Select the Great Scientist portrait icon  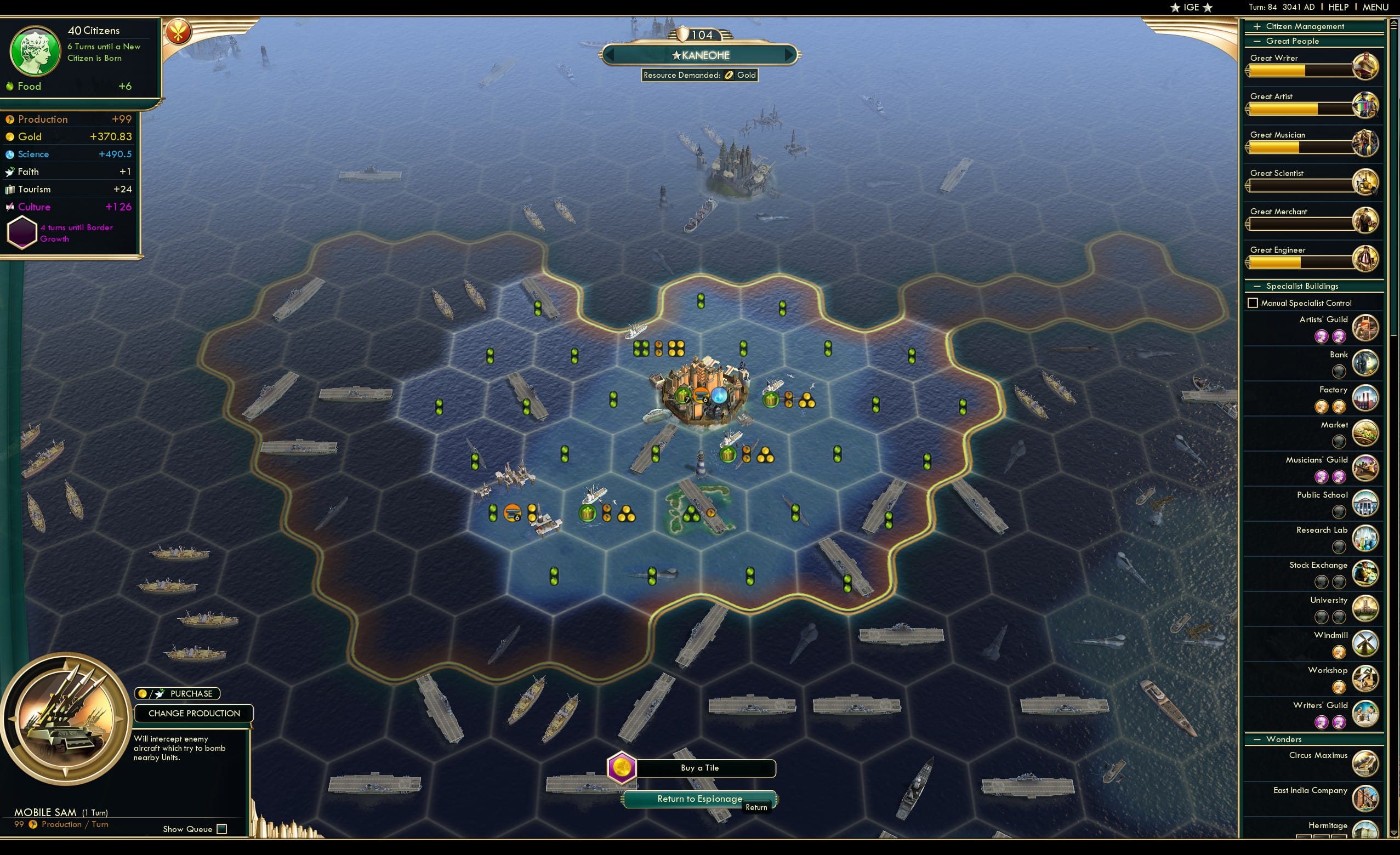coord(1367,183)
